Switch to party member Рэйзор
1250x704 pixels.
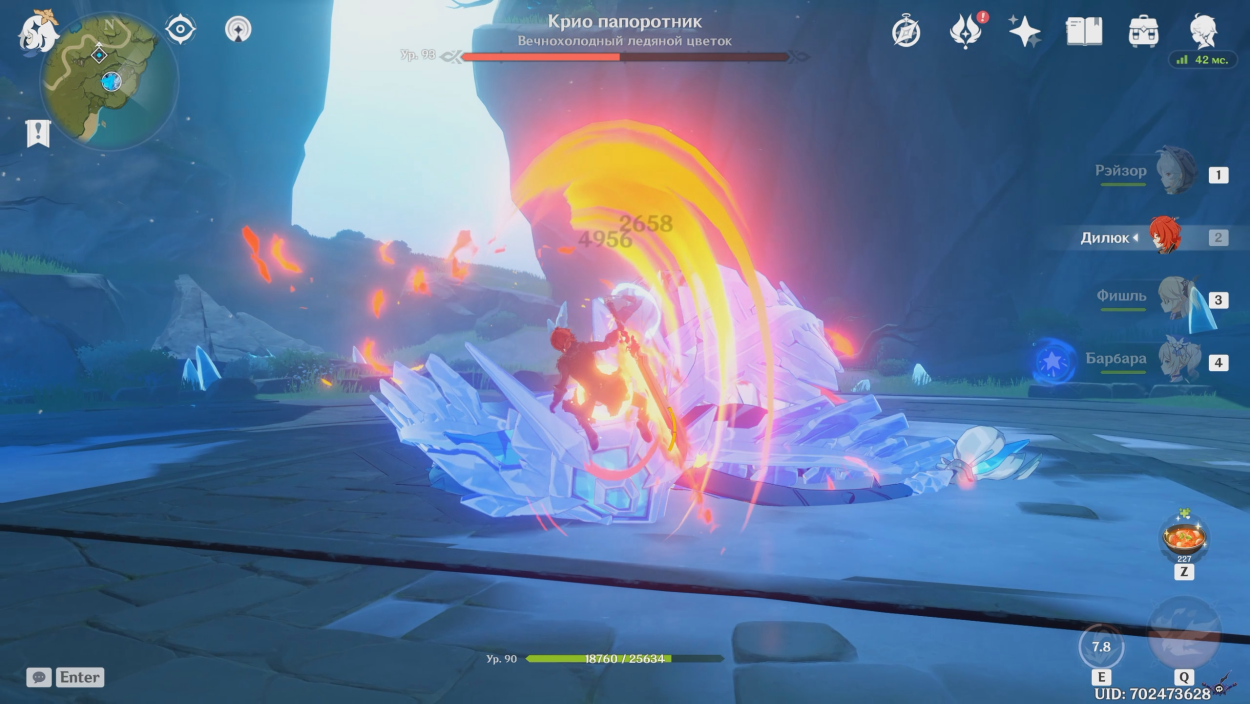(x=1175, y=172)
